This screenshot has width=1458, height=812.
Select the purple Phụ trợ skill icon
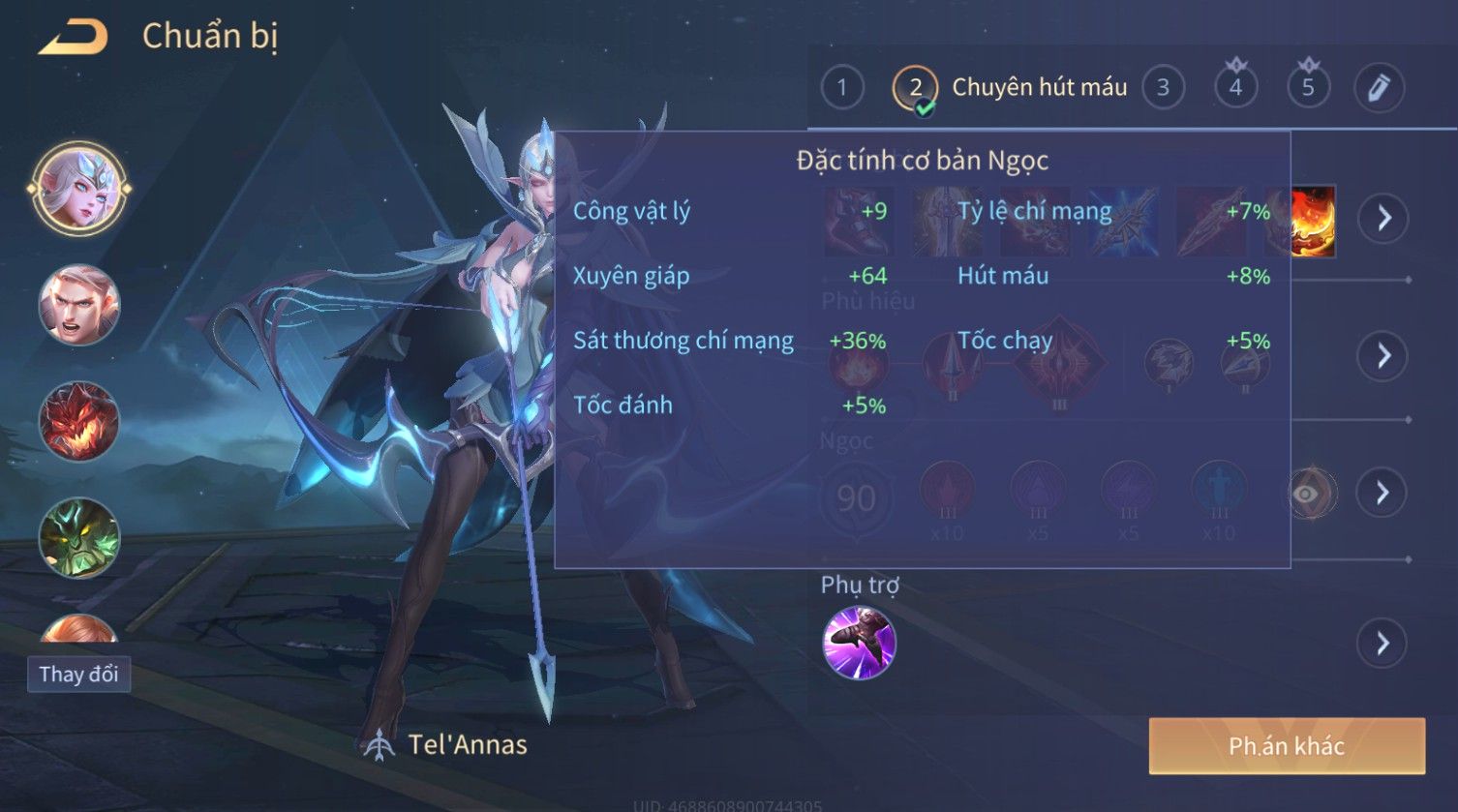[x=859, y=643]
